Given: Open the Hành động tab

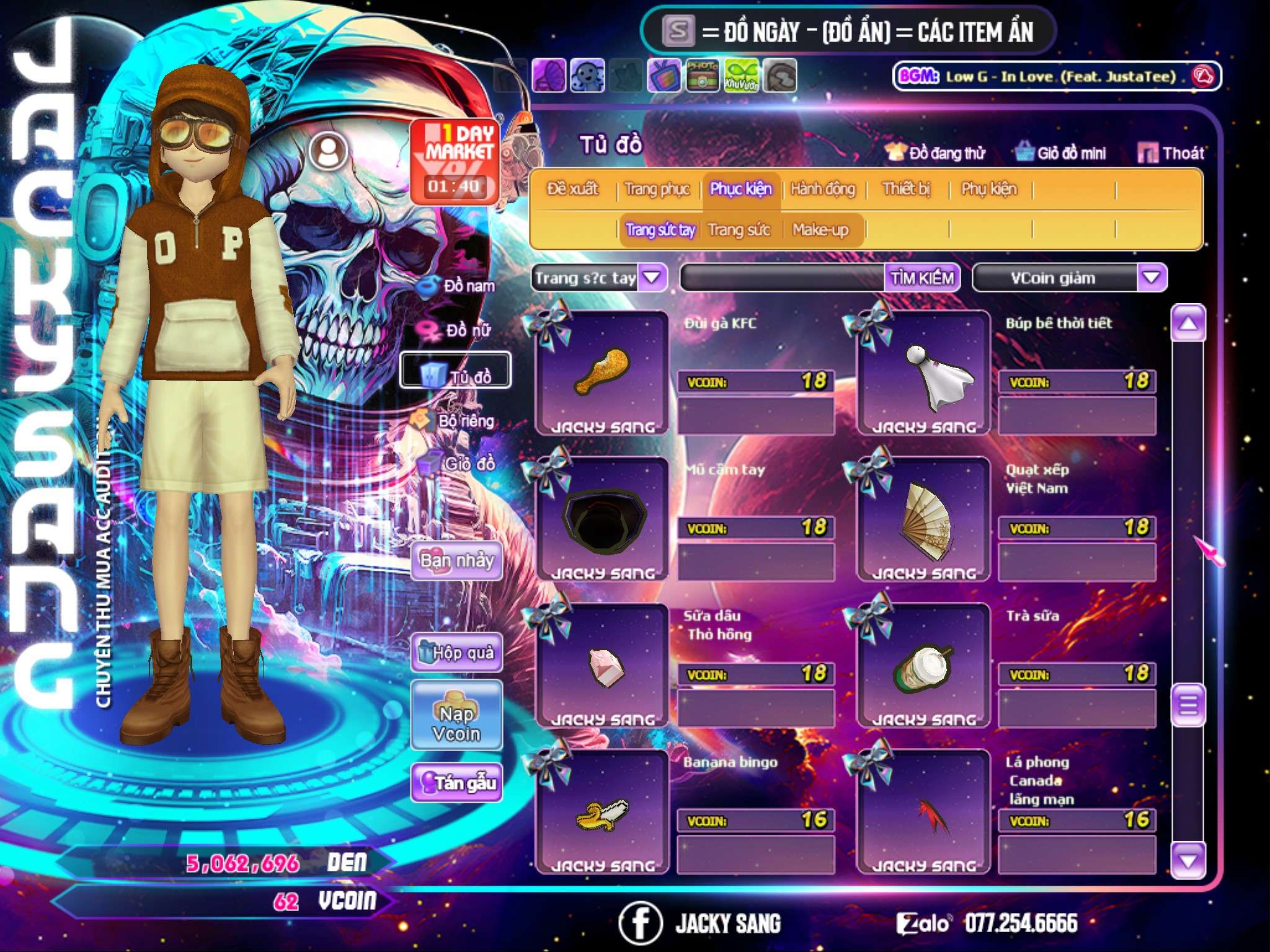Looking at the screenshot, I should click(x=822, y=189).
